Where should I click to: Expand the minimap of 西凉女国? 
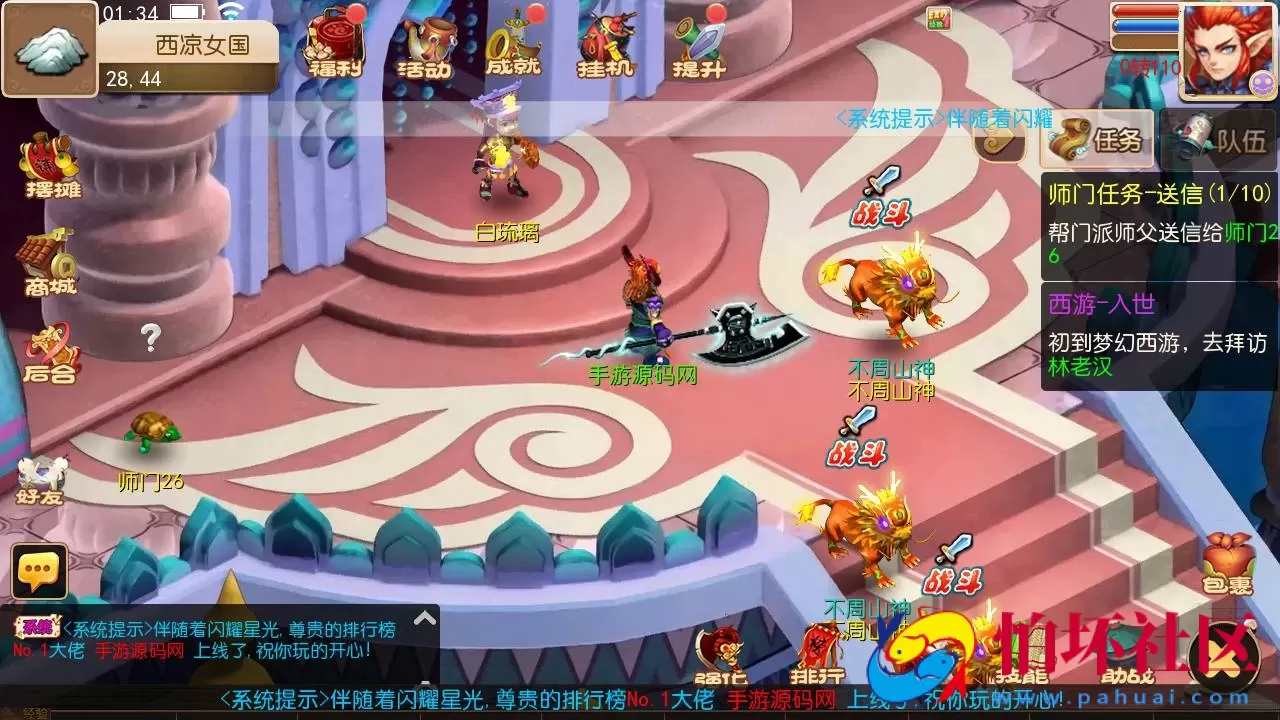pos(50,48)
